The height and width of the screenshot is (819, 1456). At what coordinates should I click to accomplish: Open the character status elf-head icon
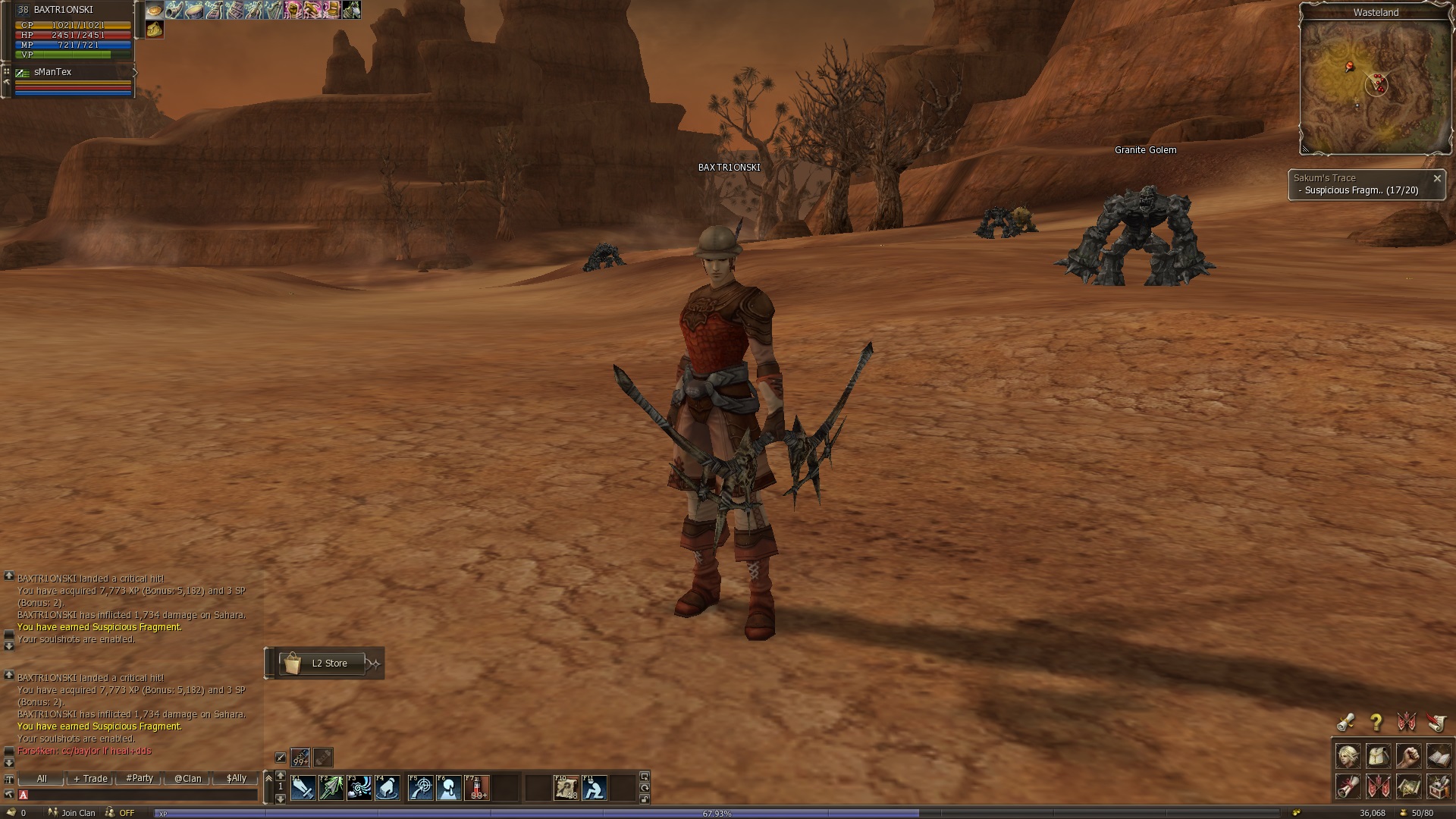(1348, 756)
